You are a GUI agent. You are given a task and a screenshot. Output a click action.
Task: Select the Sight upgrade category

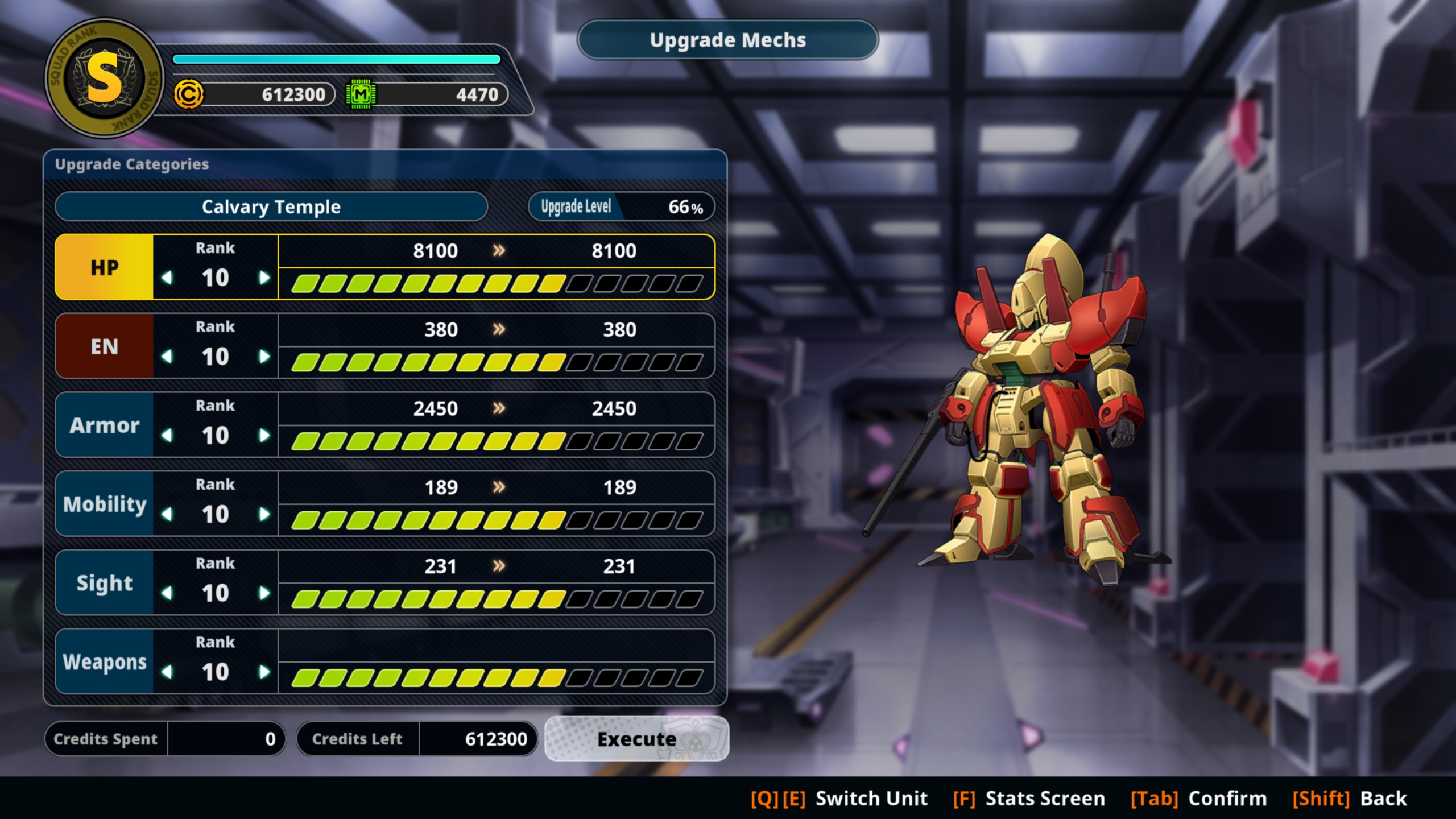pos(105,582)
